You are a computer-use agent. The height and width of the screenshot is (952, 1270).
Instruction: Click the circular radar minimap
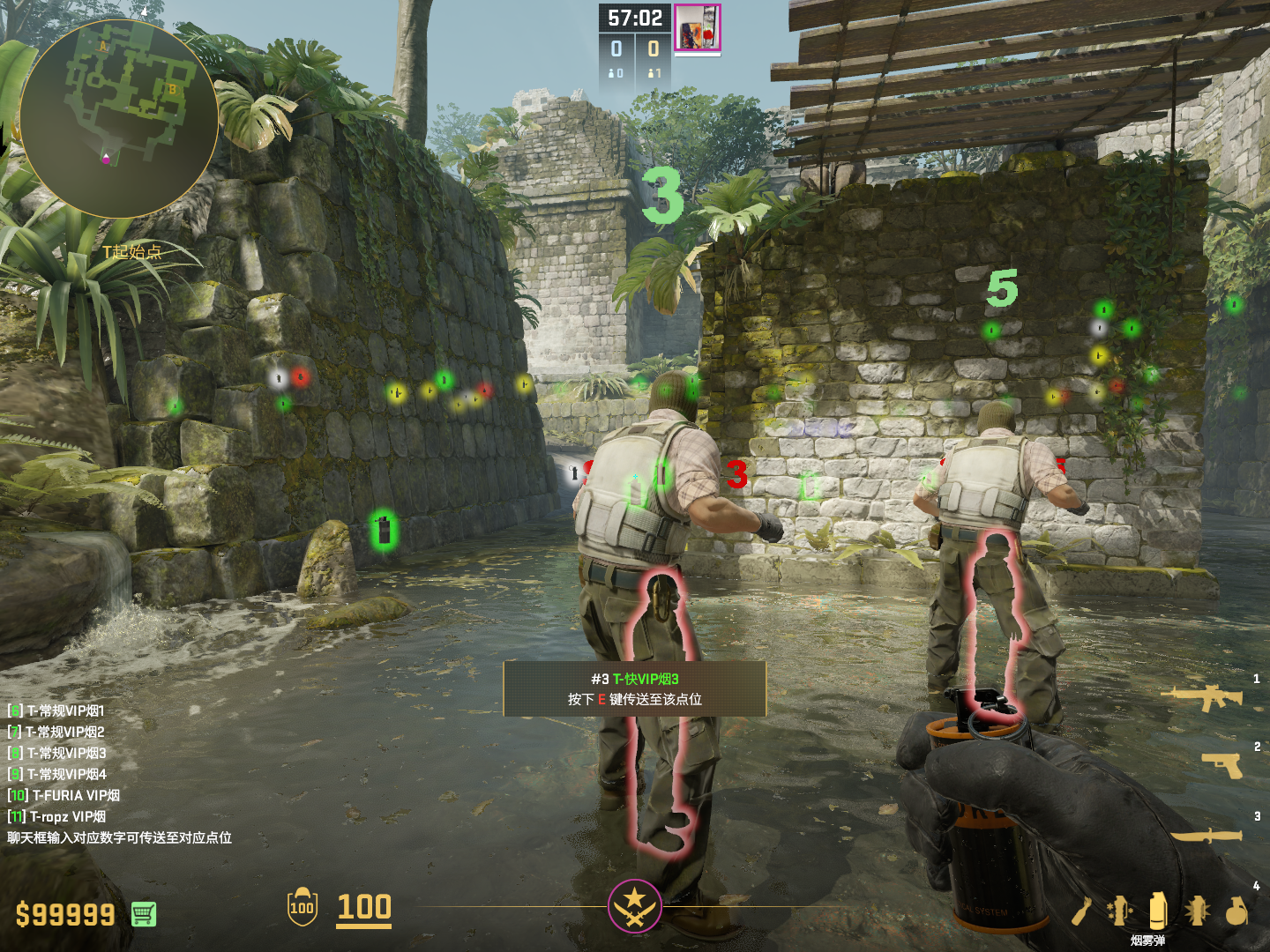119,119
